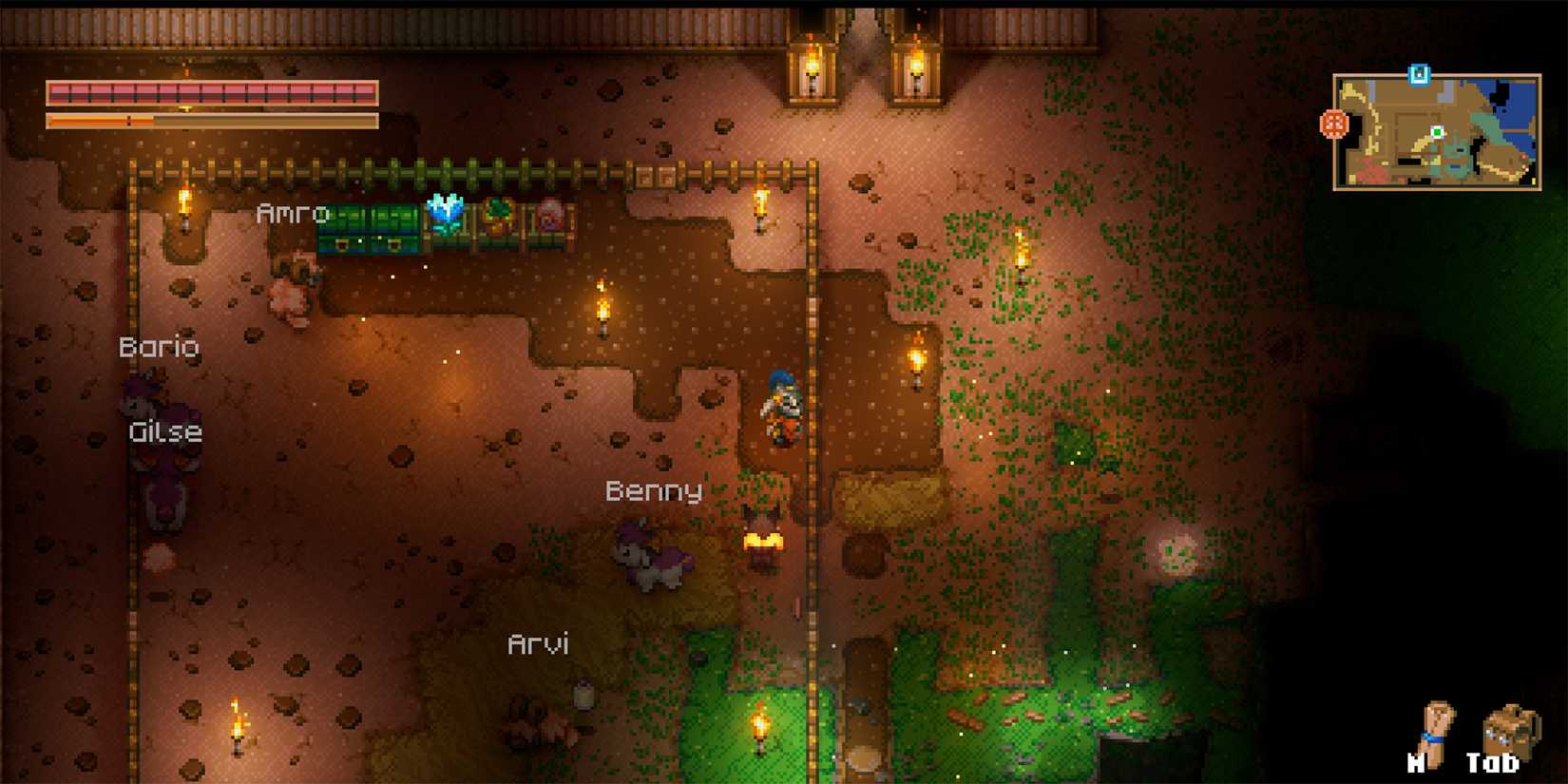Expand Amro's interaction by clicking his nameplate
The image size is (1568, 784).
(x=292, y=213)
